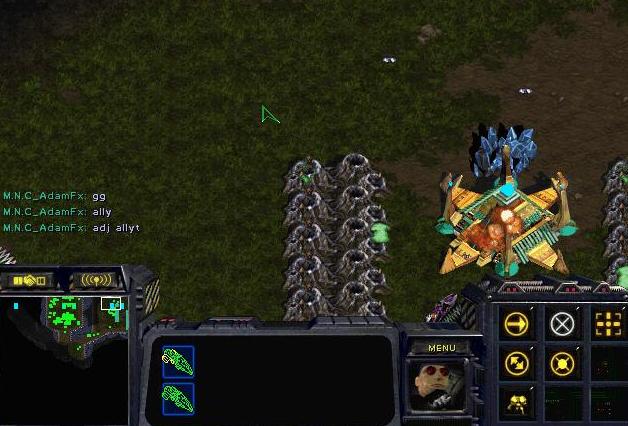Activate the Attack crosshair command
Screen dimensions: 628x426
[x=606, y=323]
